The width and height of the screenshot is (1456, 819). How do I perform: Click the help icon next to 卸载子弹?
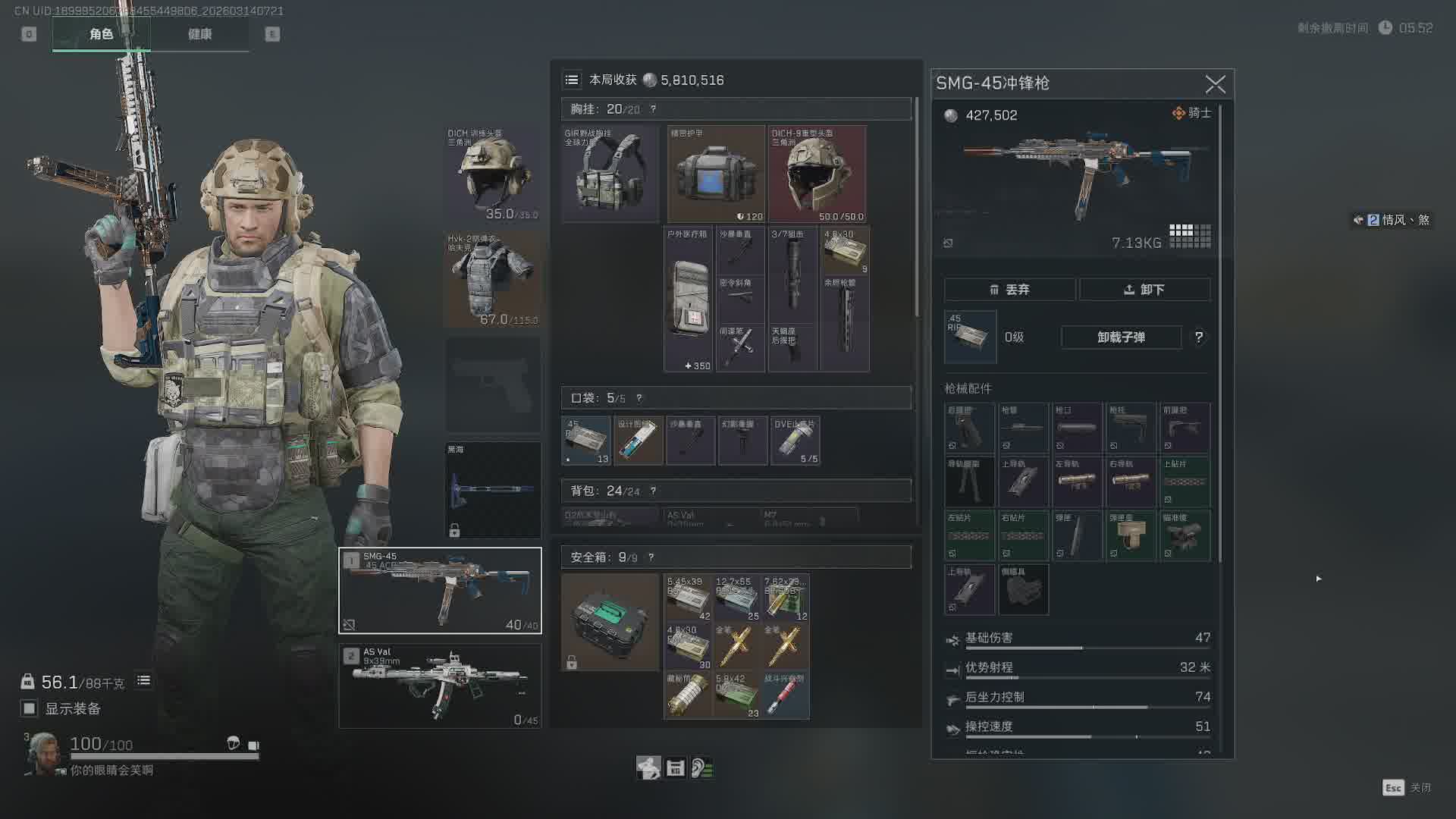(x=1199, y=337)
